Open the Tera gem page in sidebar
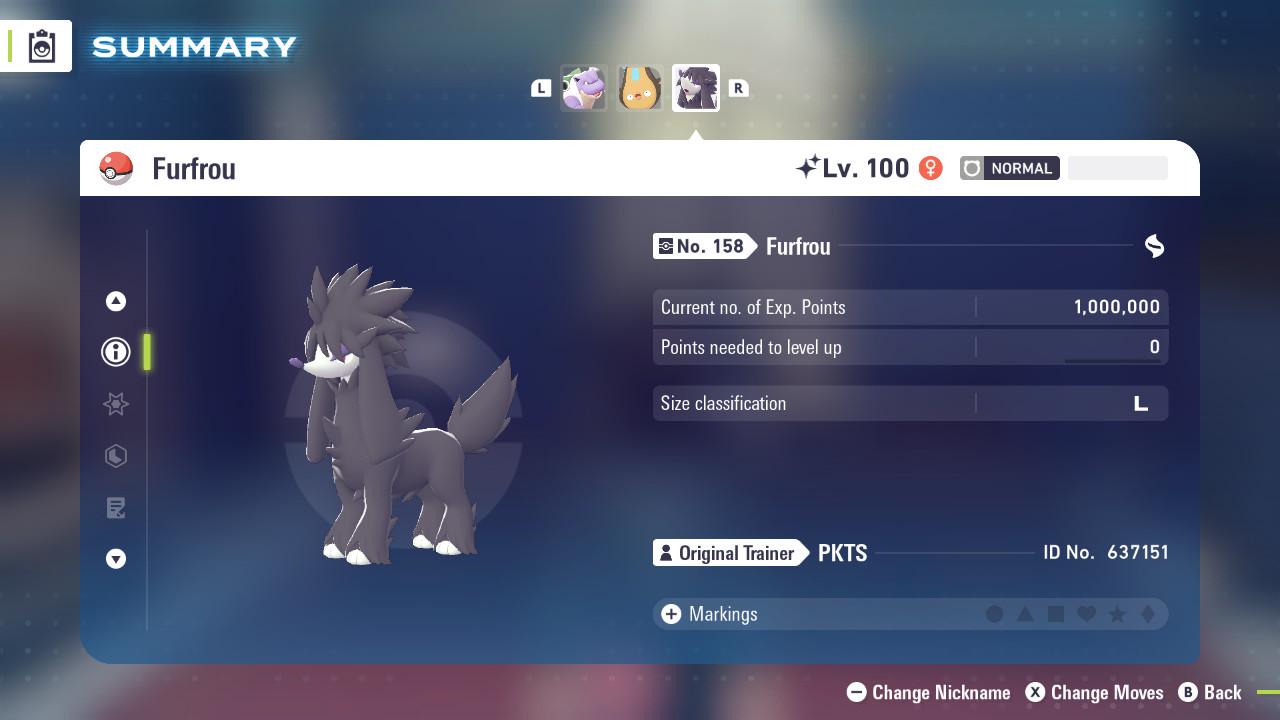Screen dimensions: 1280x720 click(x=115, y=456)
